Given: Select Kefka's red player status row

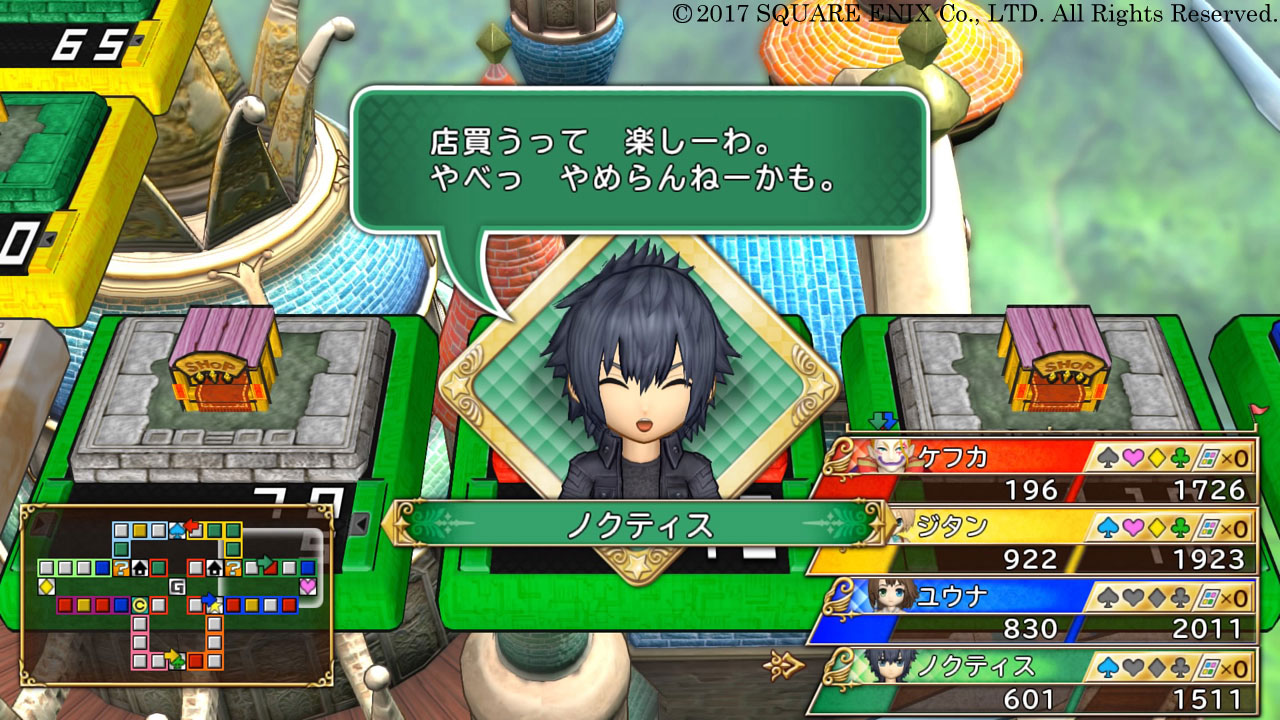Looking at the screenshot, I should pos(1035,472).
